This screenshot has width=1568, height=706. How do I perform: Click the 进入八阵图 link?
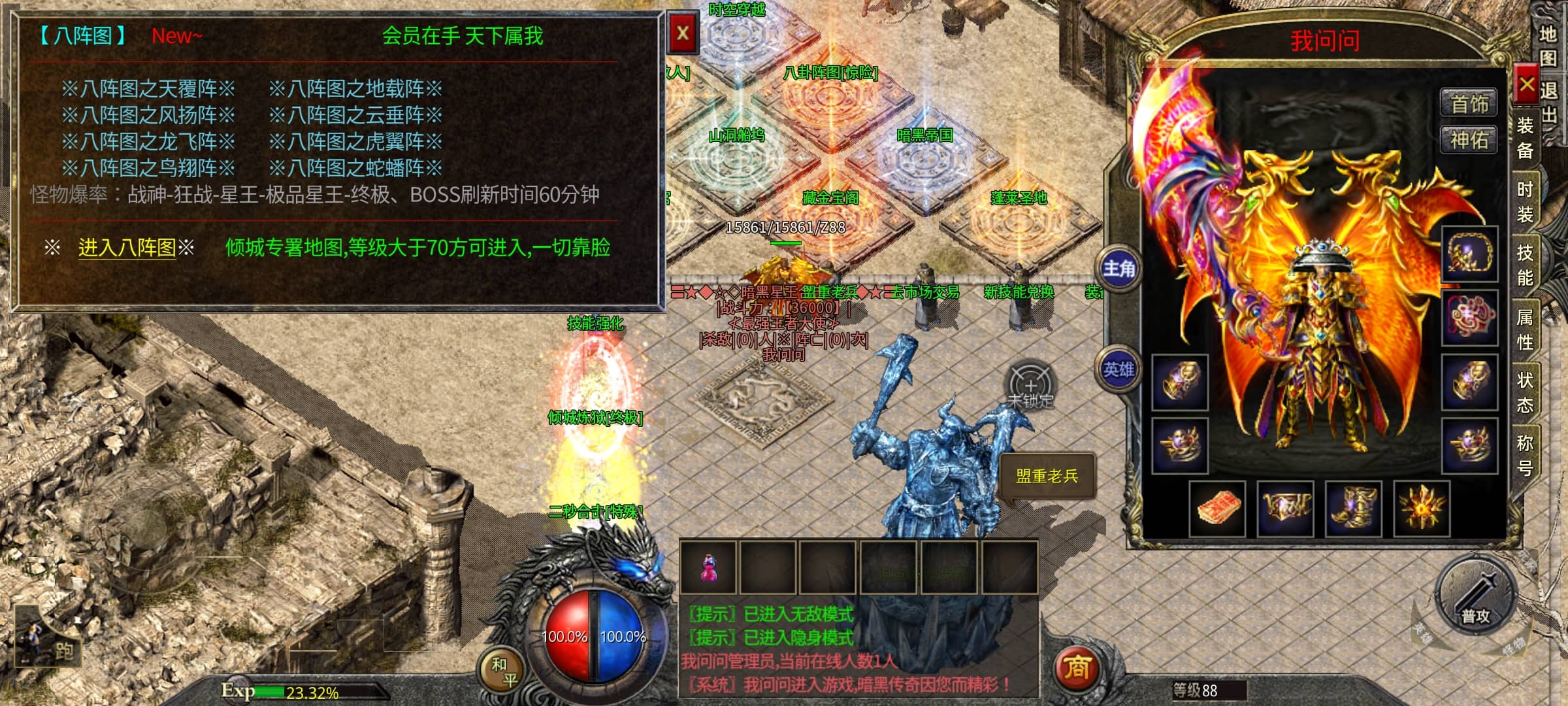(x=127, y=248)
